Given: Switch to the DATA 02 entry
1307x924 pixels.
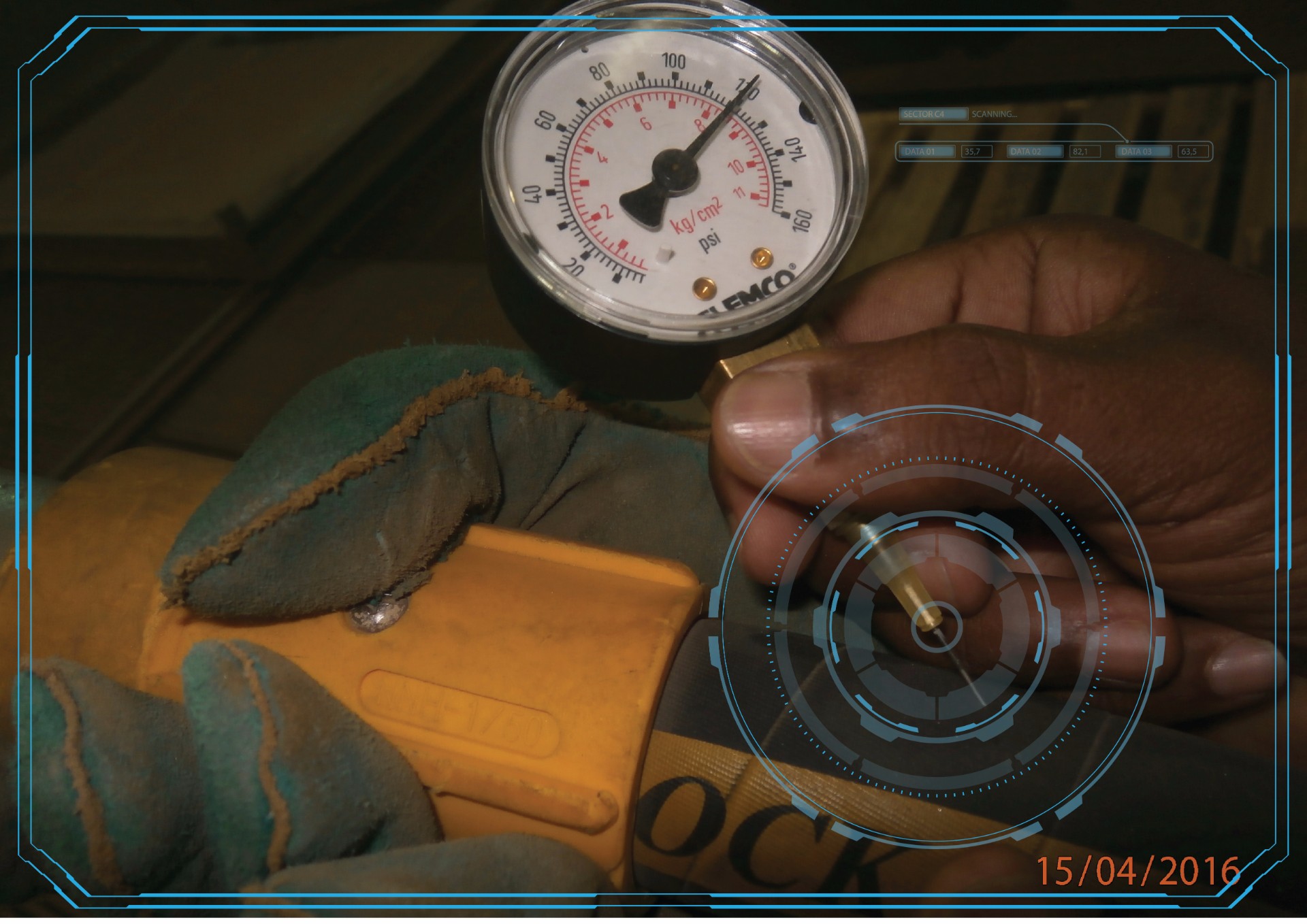Looking at the screenshot, I should 1033,152.
